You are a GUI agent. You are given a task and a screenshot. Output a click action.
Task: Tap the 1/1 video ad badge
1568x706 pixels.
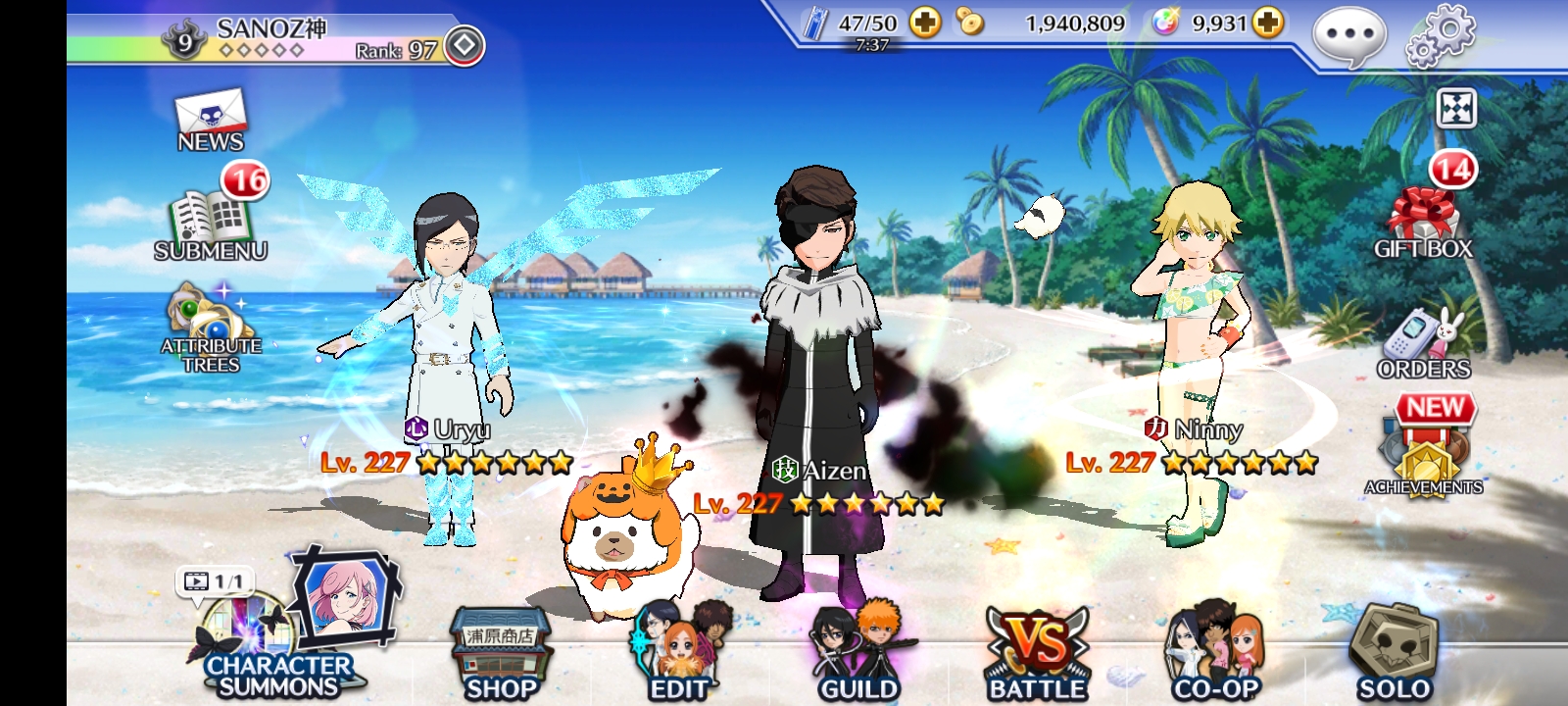[215, 581]
